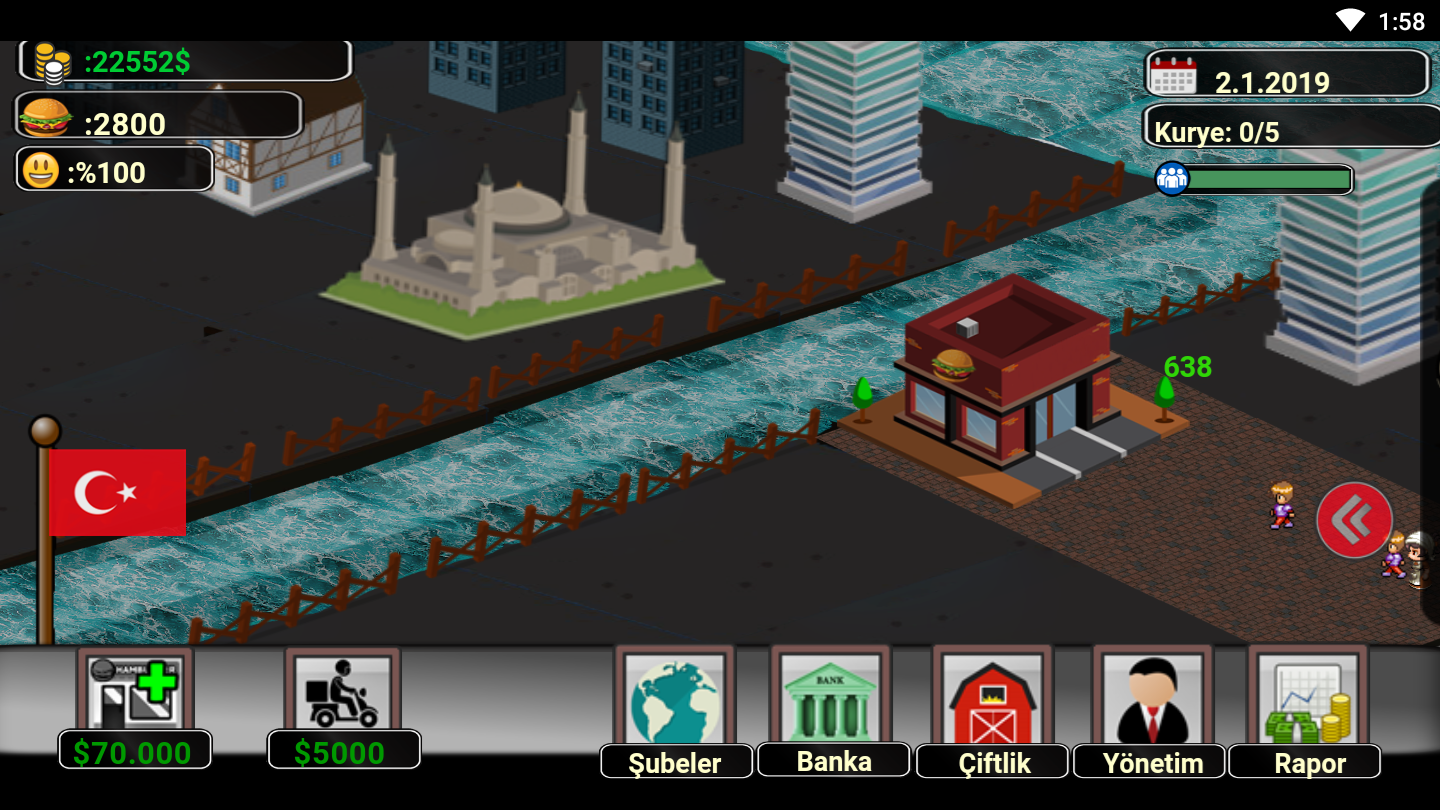
Task: Open the Banka menu
Action: point(832,700)
